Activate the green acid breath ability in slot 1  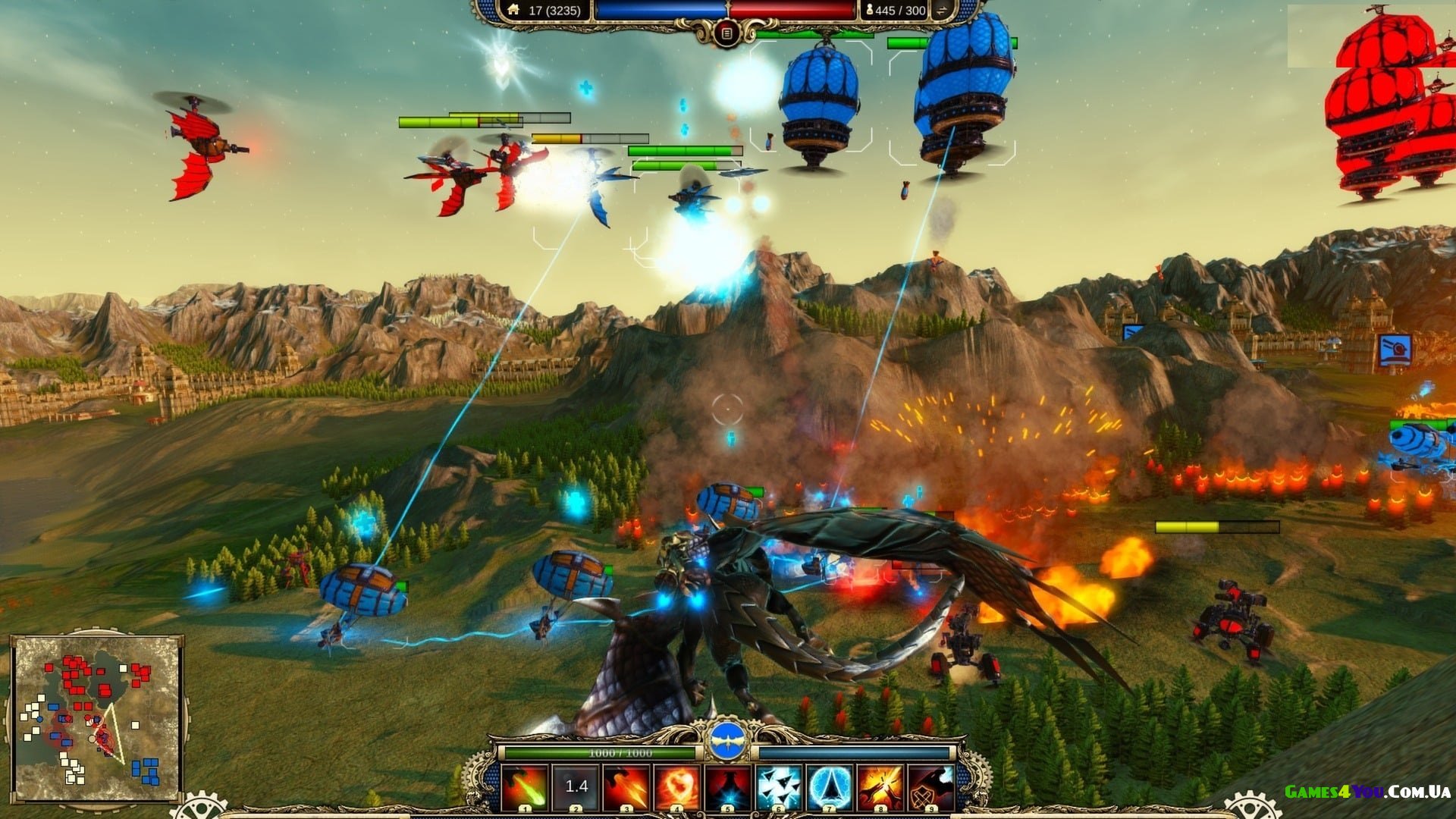point(524,787)
